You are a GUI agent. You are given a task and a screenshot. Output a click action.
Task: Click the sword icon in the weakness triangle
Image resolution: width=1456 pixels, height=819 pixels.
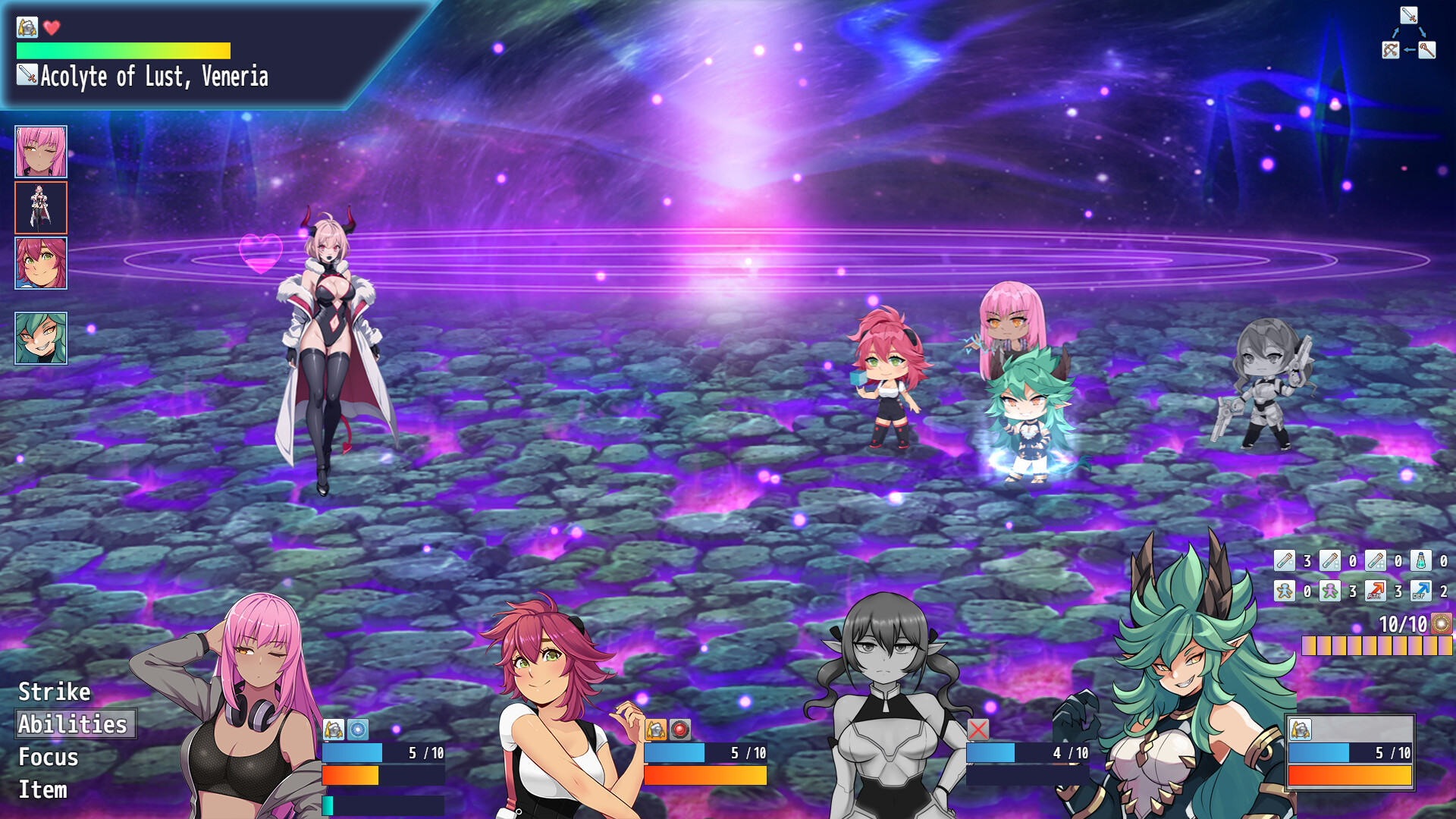(1409, 14)
